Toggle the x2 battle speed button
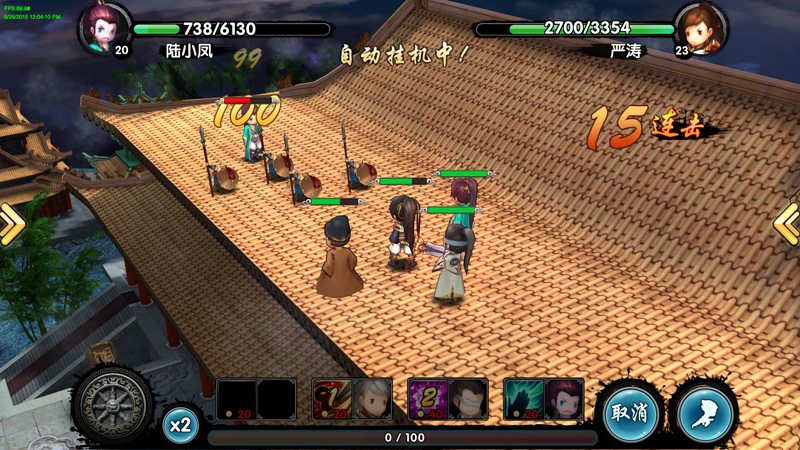 180,424
